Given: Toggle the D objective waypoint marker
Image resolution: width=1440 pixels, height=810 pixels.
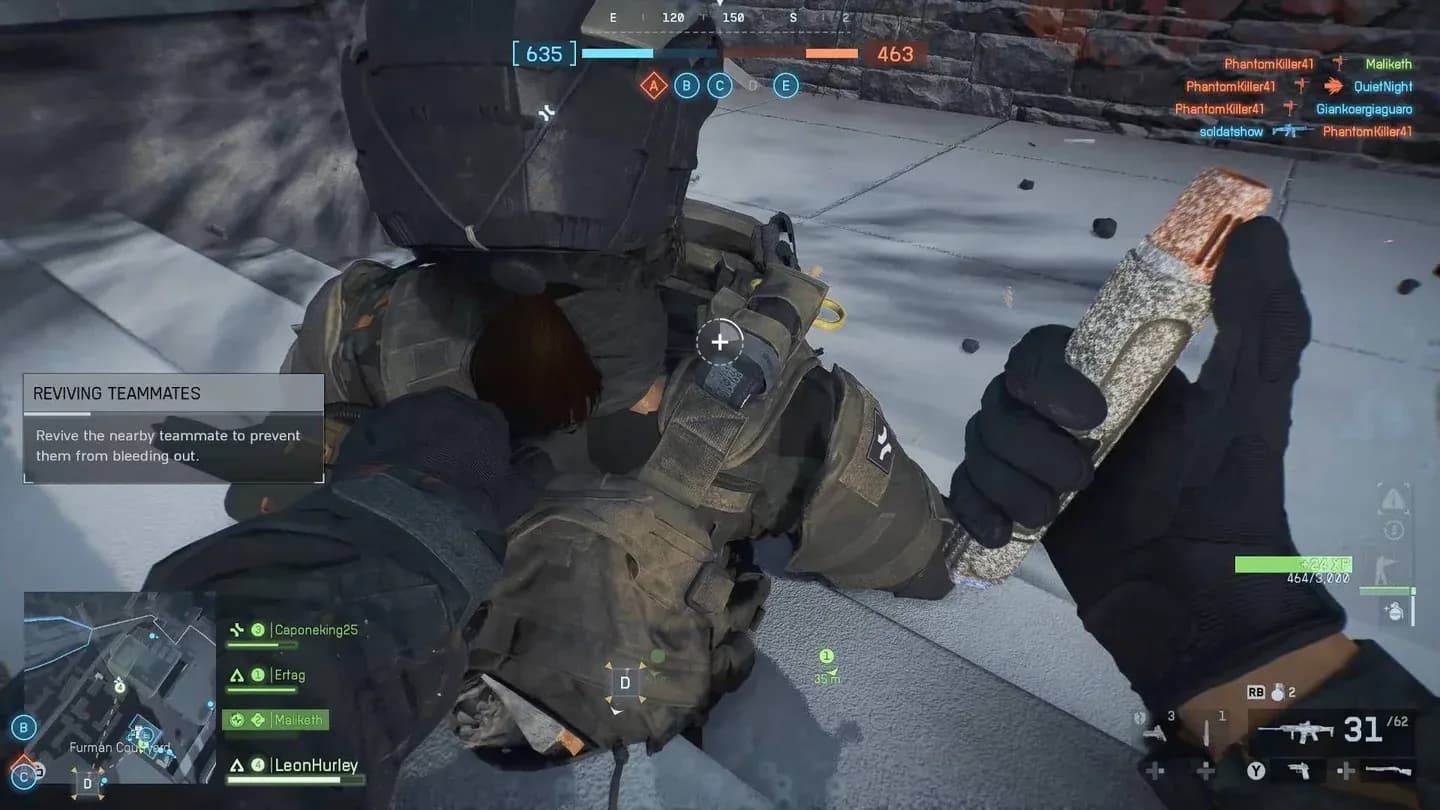Looking at the screenshot, I should coord(625,682).
